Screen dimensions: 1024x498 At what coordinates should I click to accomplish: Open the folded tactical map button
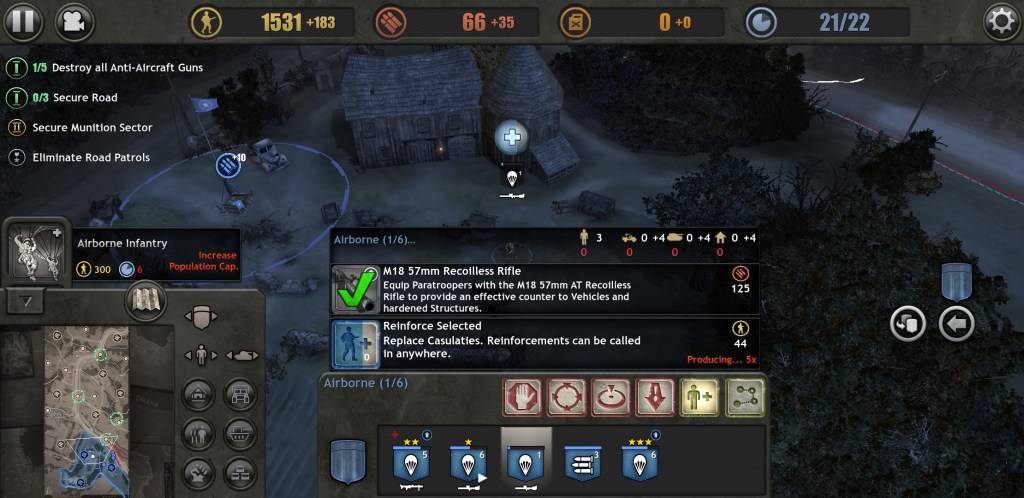(145, 301)
